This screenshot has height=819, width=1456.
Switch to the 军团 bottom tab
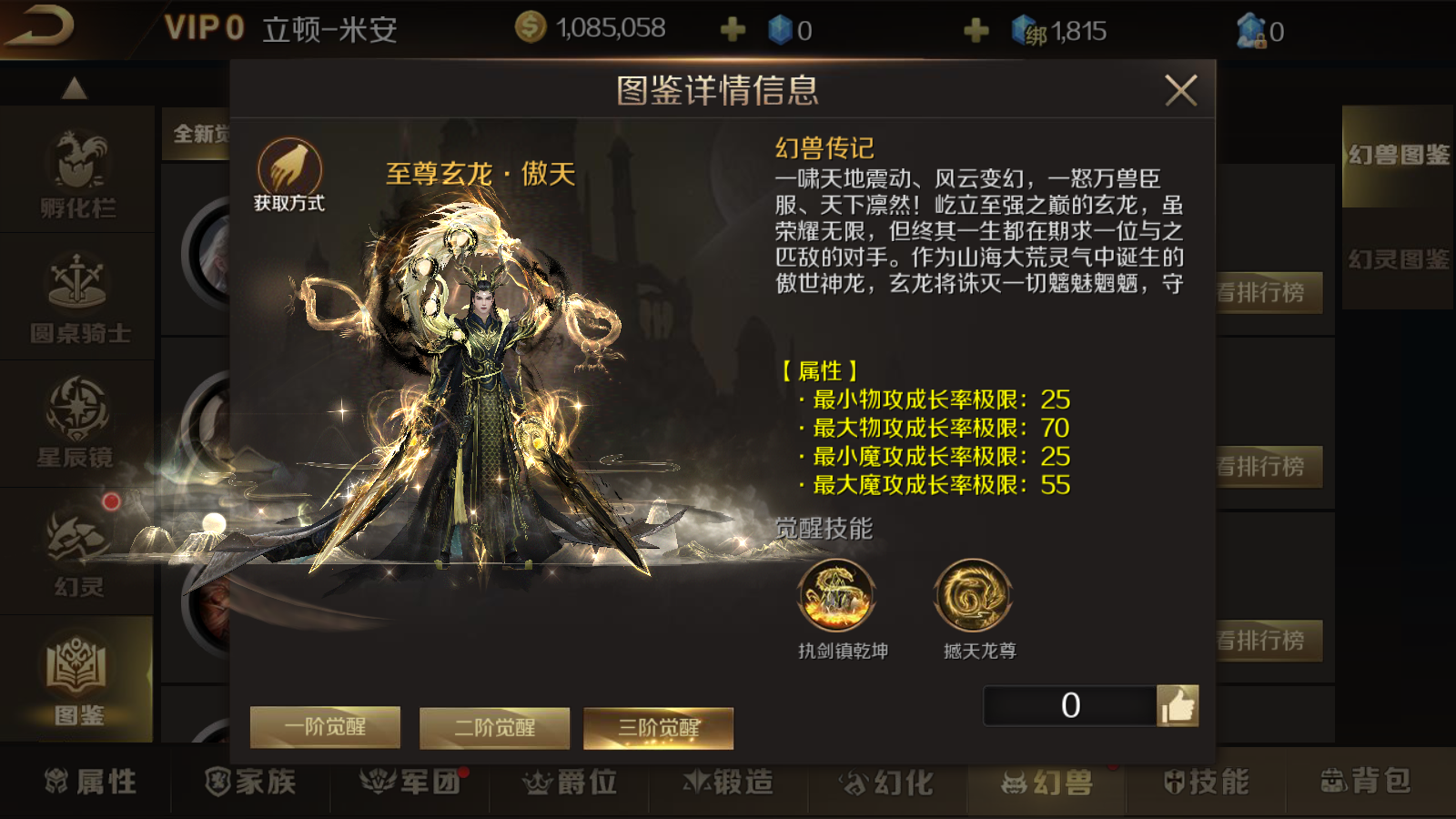point(410,782)
